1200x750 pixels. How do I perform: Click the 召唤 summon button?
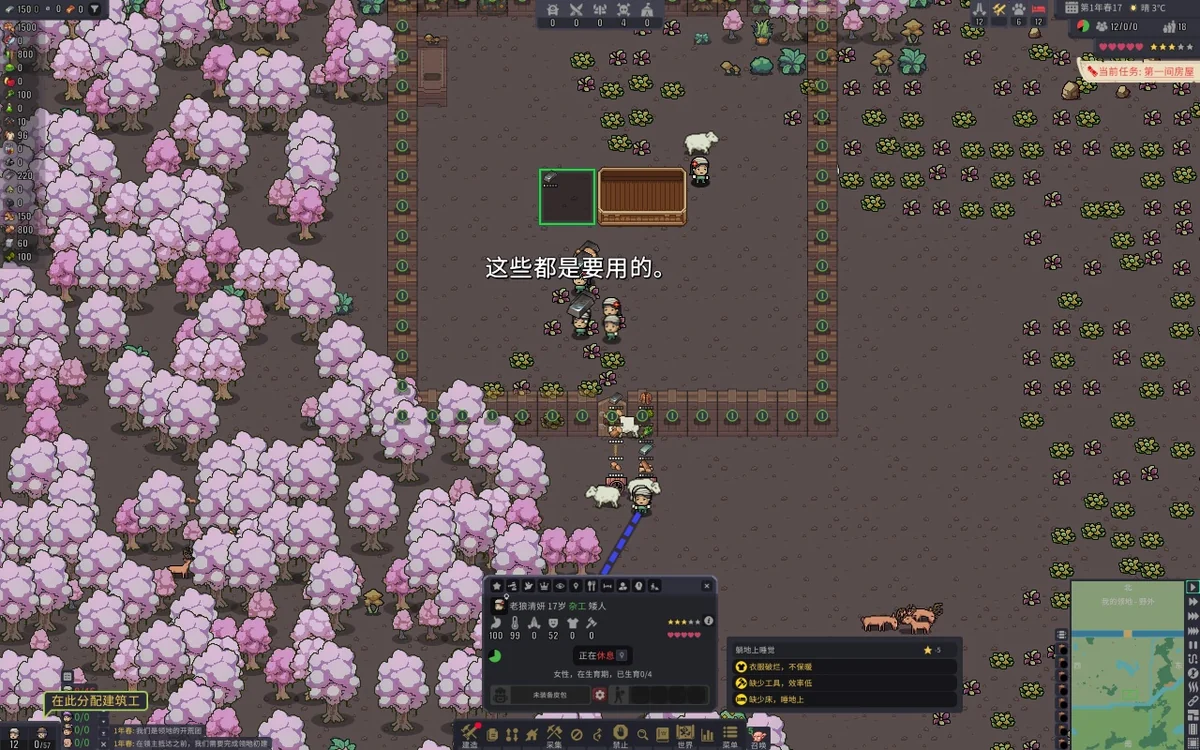tap(759, 736)
